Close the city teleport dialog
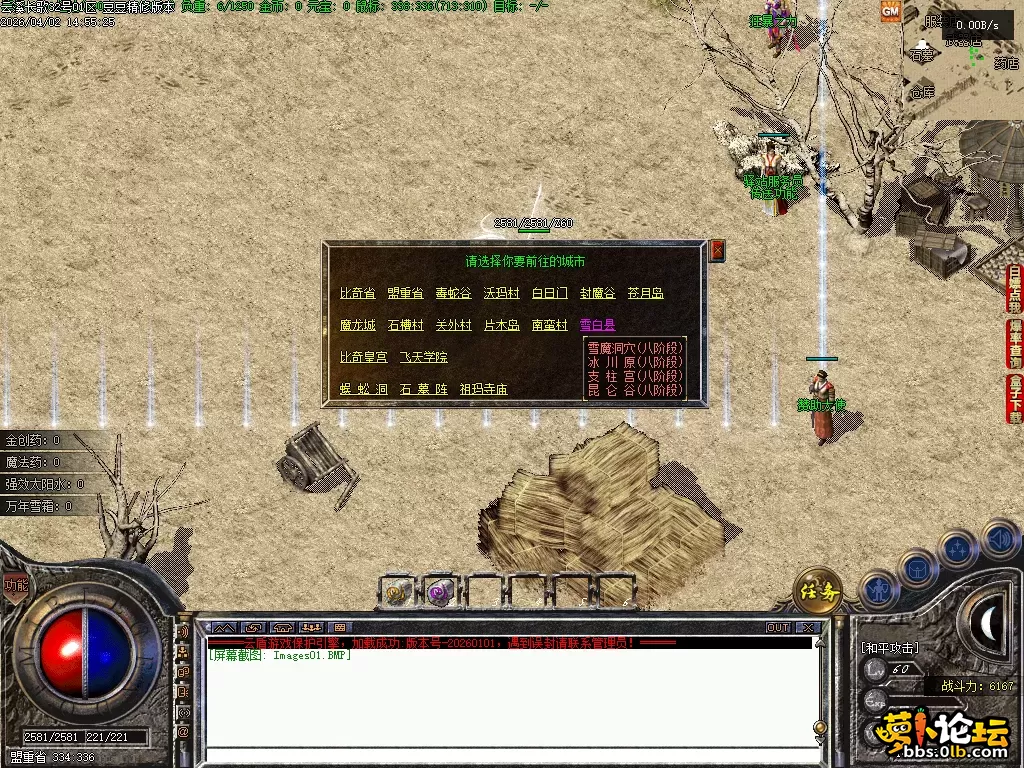 [x=717, y=251]
